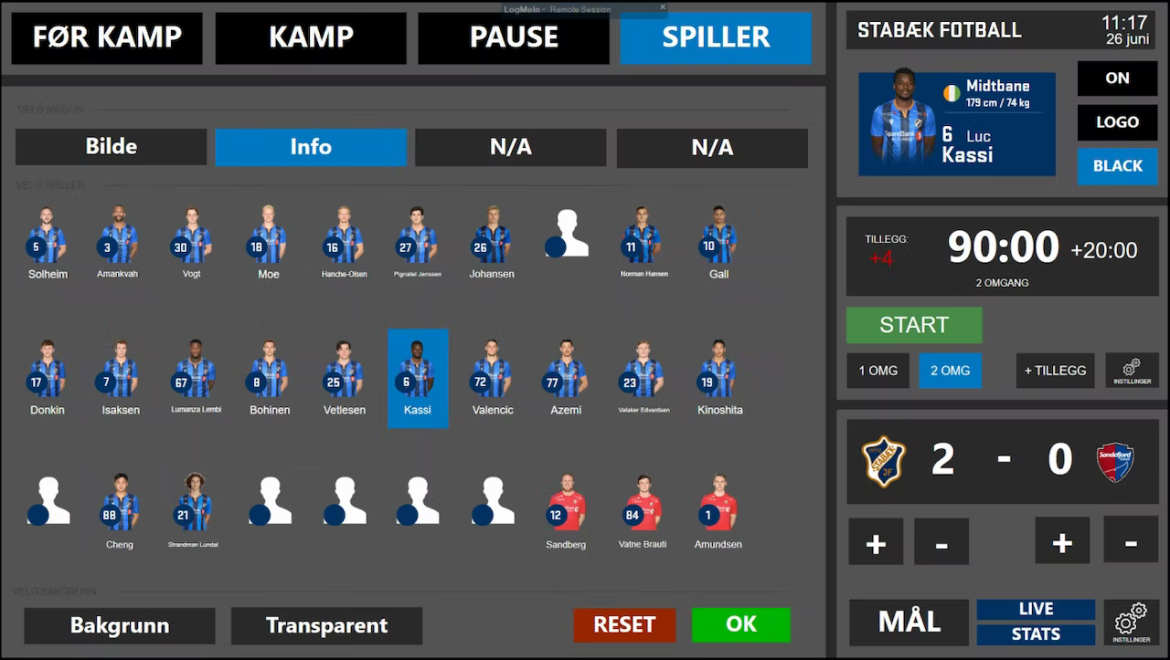
Task: Select the Info display mode
Action: click(x=311, y=147)
